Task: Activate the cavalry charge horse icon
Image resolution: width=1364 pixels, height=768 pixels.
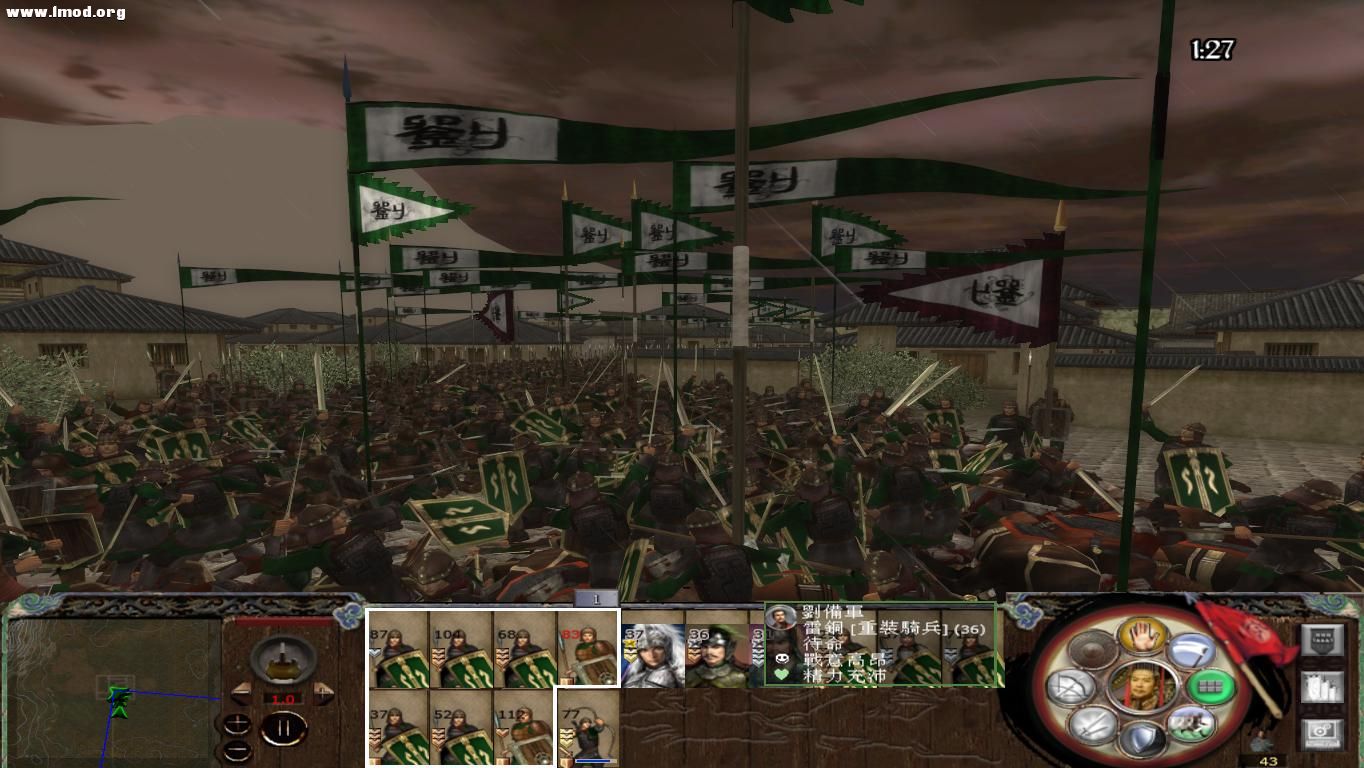Action: tap(1193, 722)
